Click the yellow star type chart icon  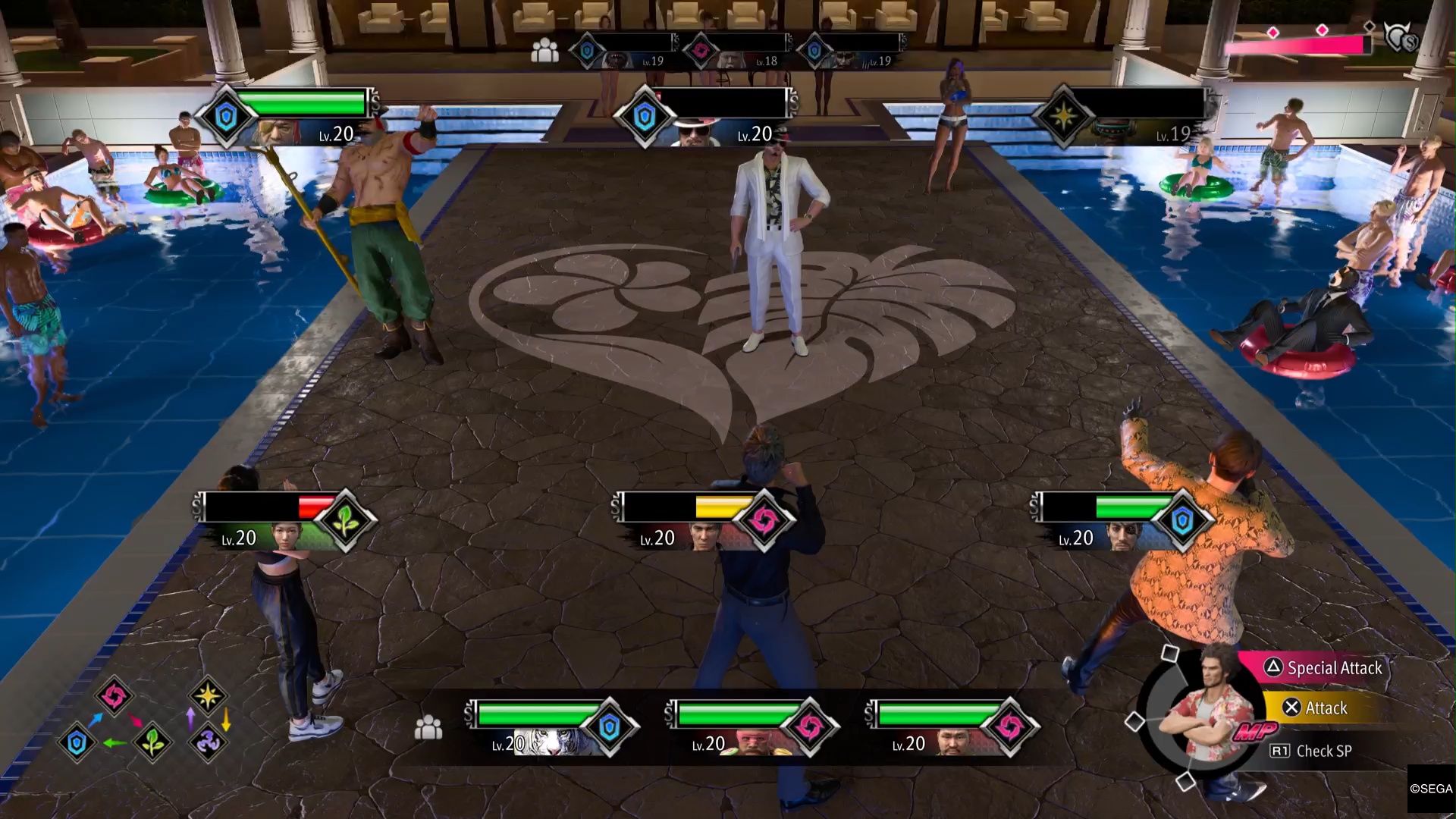click(207, 695)
